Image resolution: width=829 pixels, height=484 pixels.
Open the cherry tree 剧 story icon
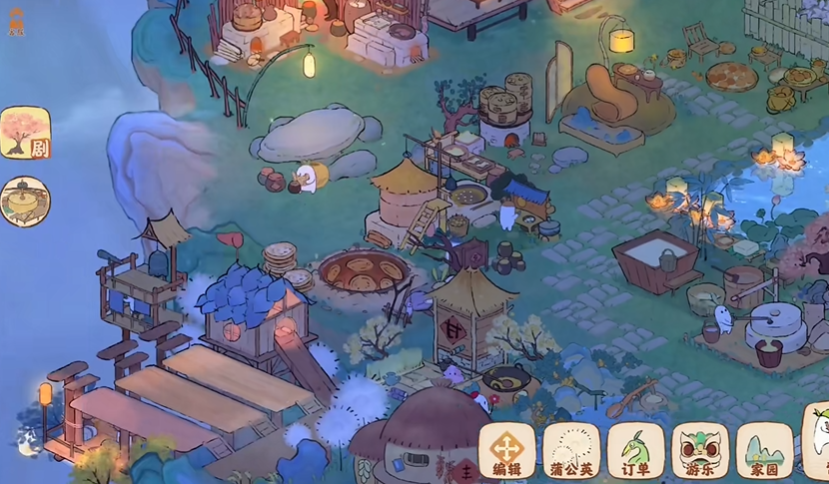(25, 133)
